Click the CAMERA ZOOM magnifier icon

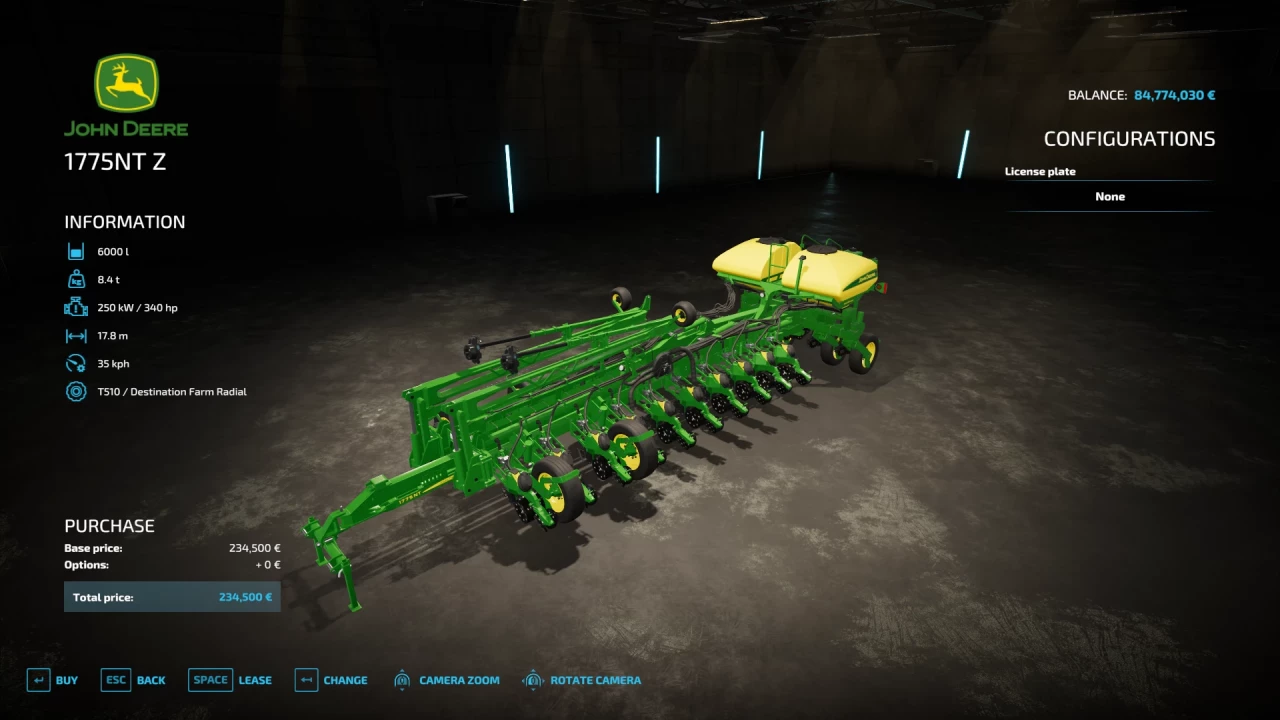402,679
